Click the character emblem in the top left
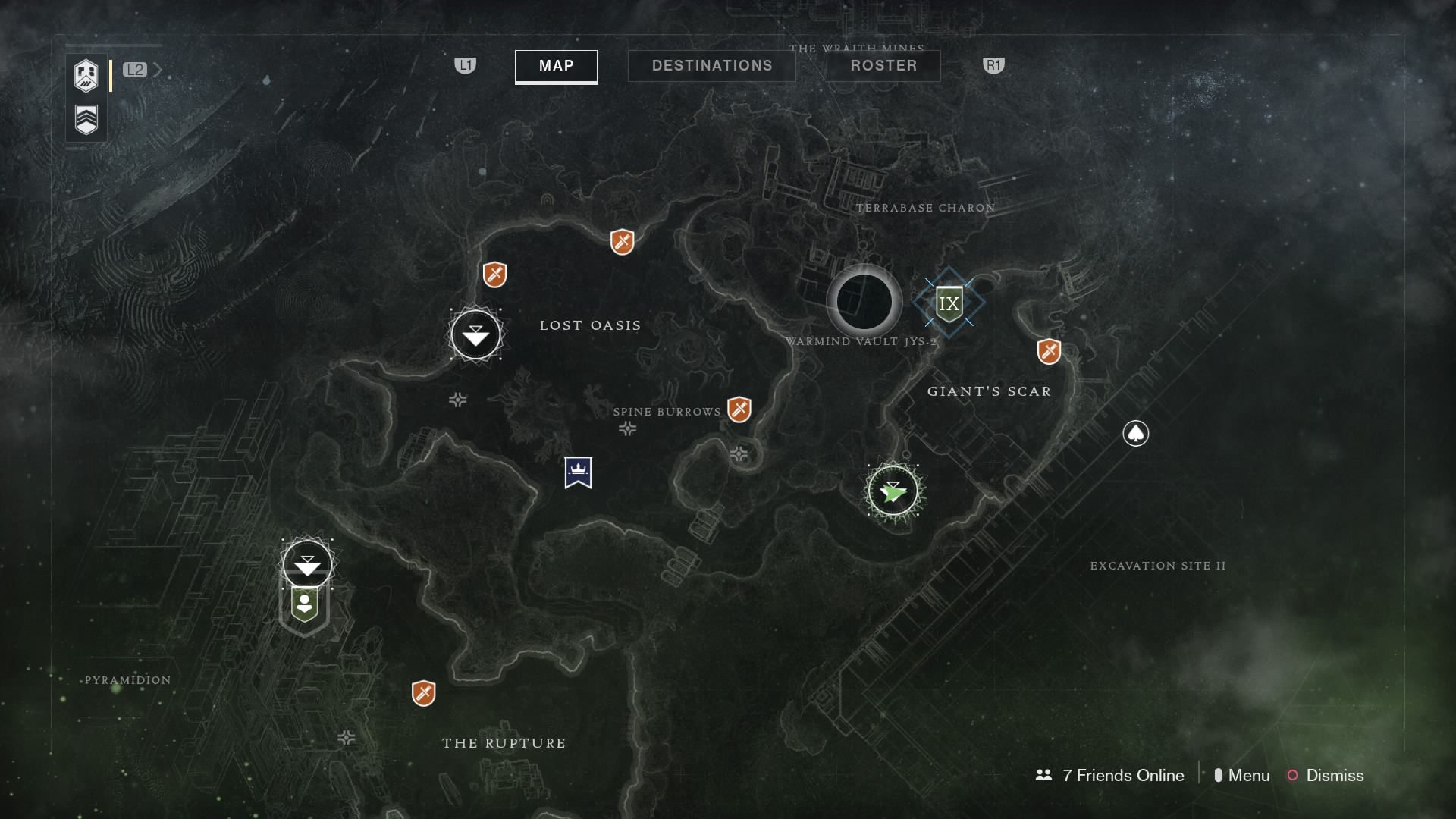Screen dimensions: 1456x819 coord(86,75)
